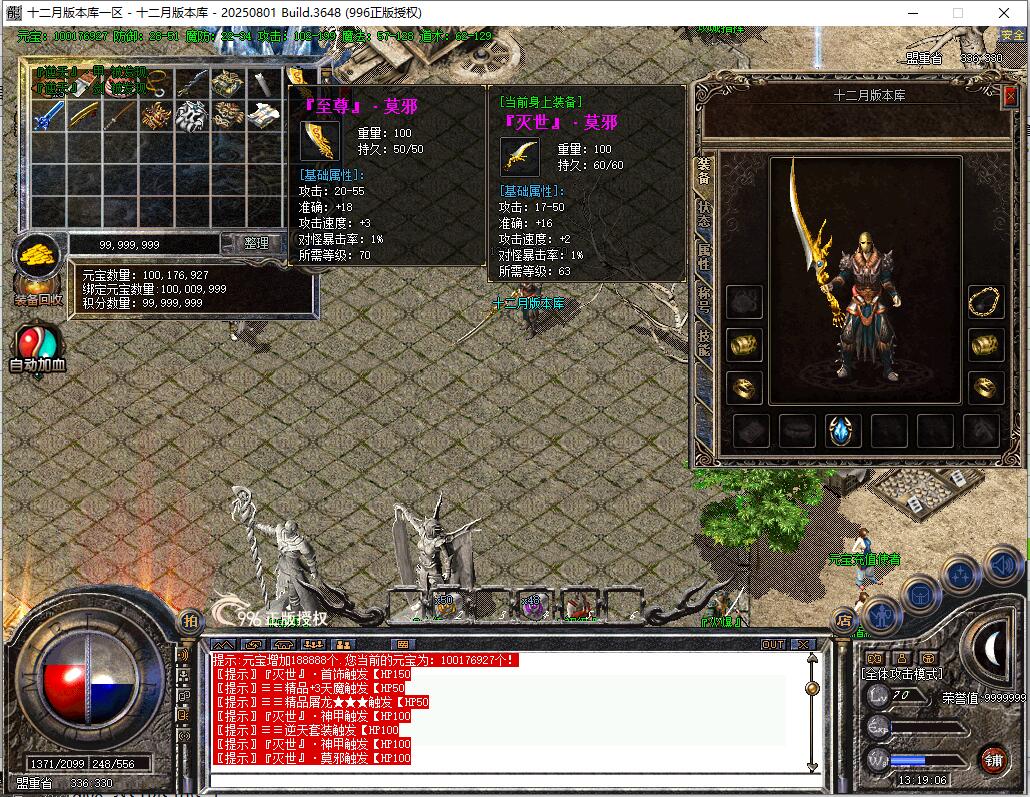The image size is (1030, 797).
Task: Open the red 铺 stall button
Action: tap(993, 757)
